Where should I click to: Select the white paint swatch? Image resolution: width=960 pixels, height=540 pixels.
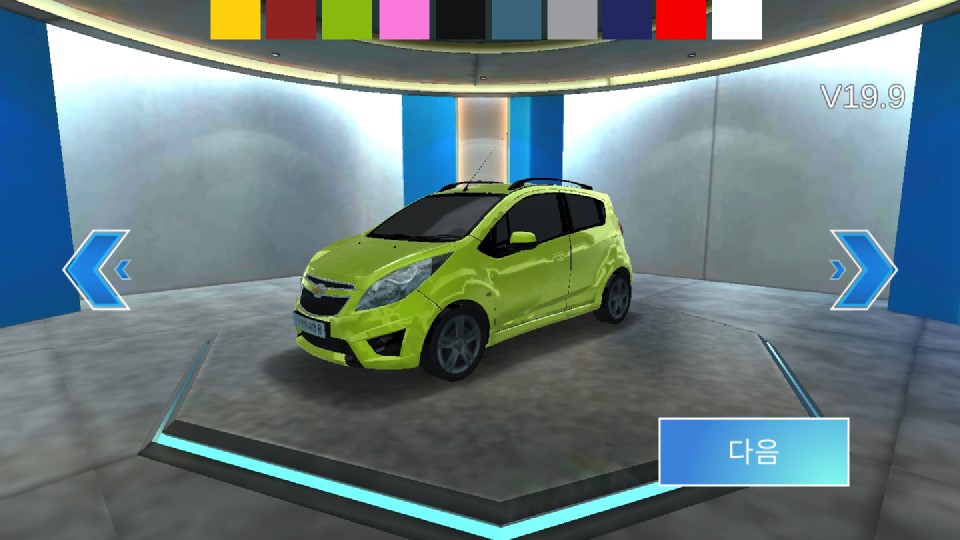click(737, 20)
